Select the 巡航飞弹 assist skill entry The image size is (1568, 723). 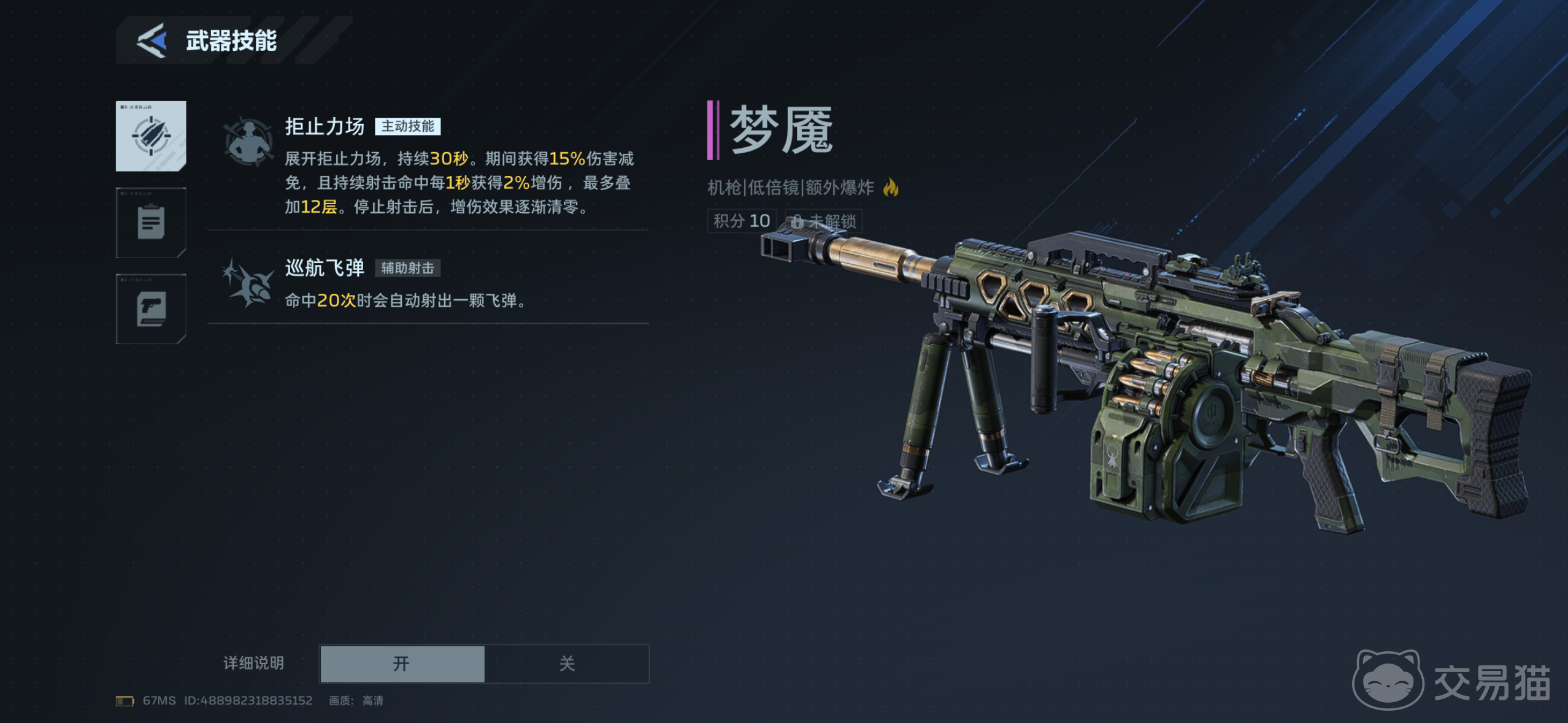[x=428, y=283]
